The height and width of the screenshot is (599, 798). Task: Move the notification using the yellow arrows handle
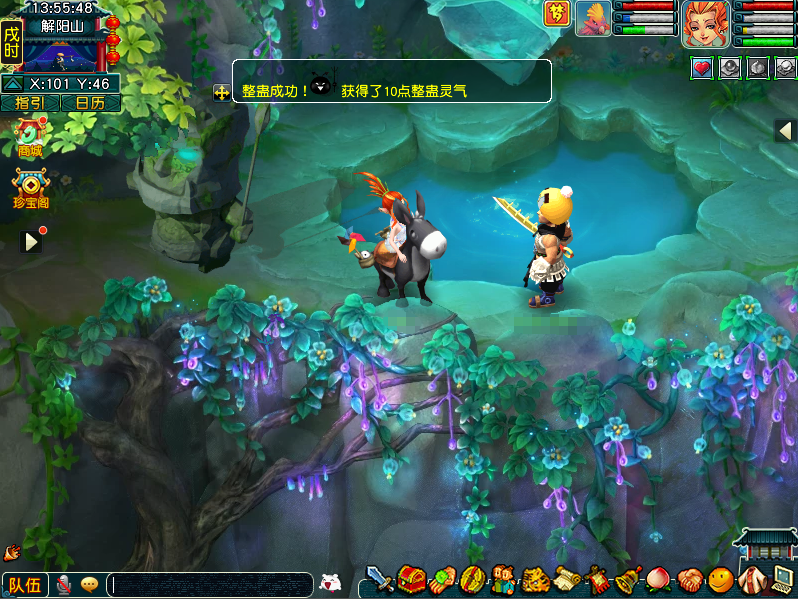pyautogui.click(x=221, y=92)
